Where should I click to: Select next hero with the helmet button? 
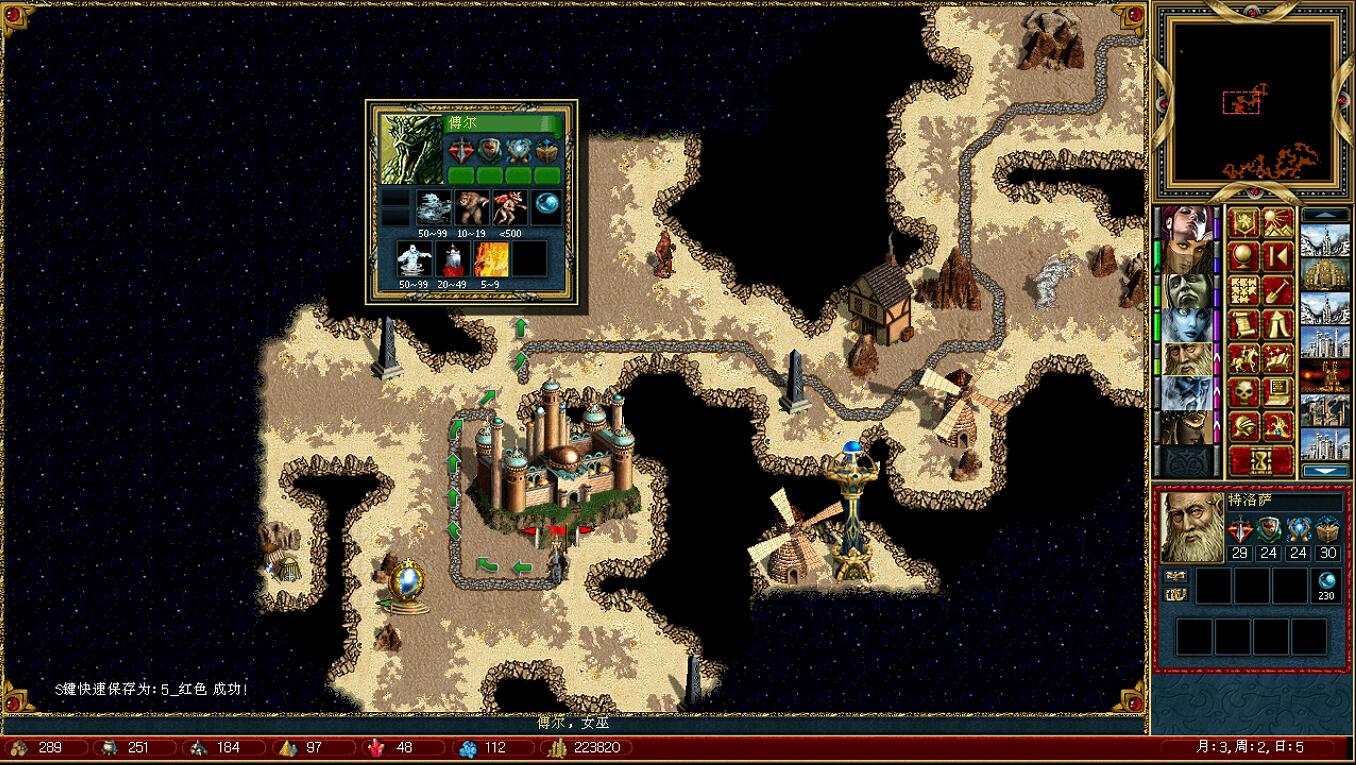(1243, 427)
